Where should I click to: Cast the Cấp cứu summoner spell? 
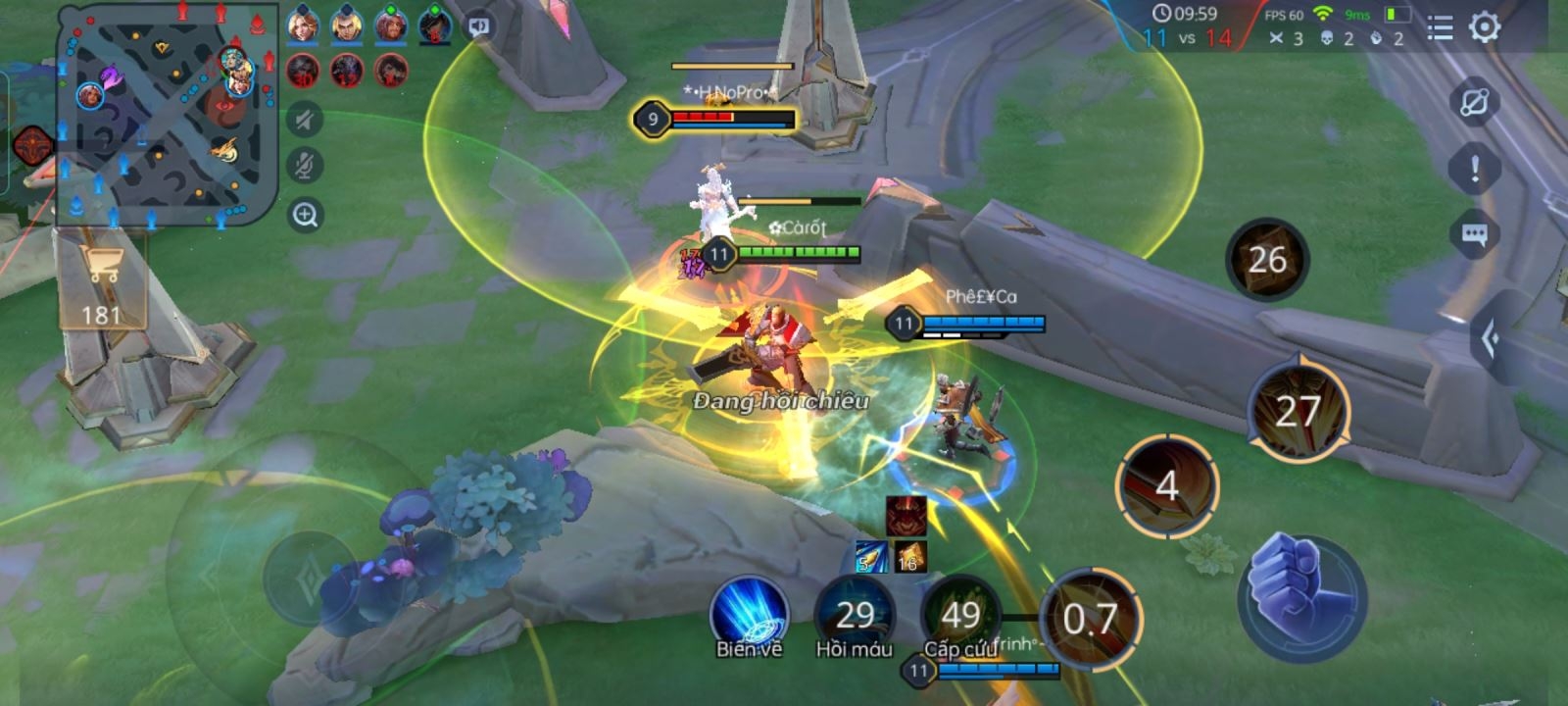pyautogui.click(x=960, y=615)
